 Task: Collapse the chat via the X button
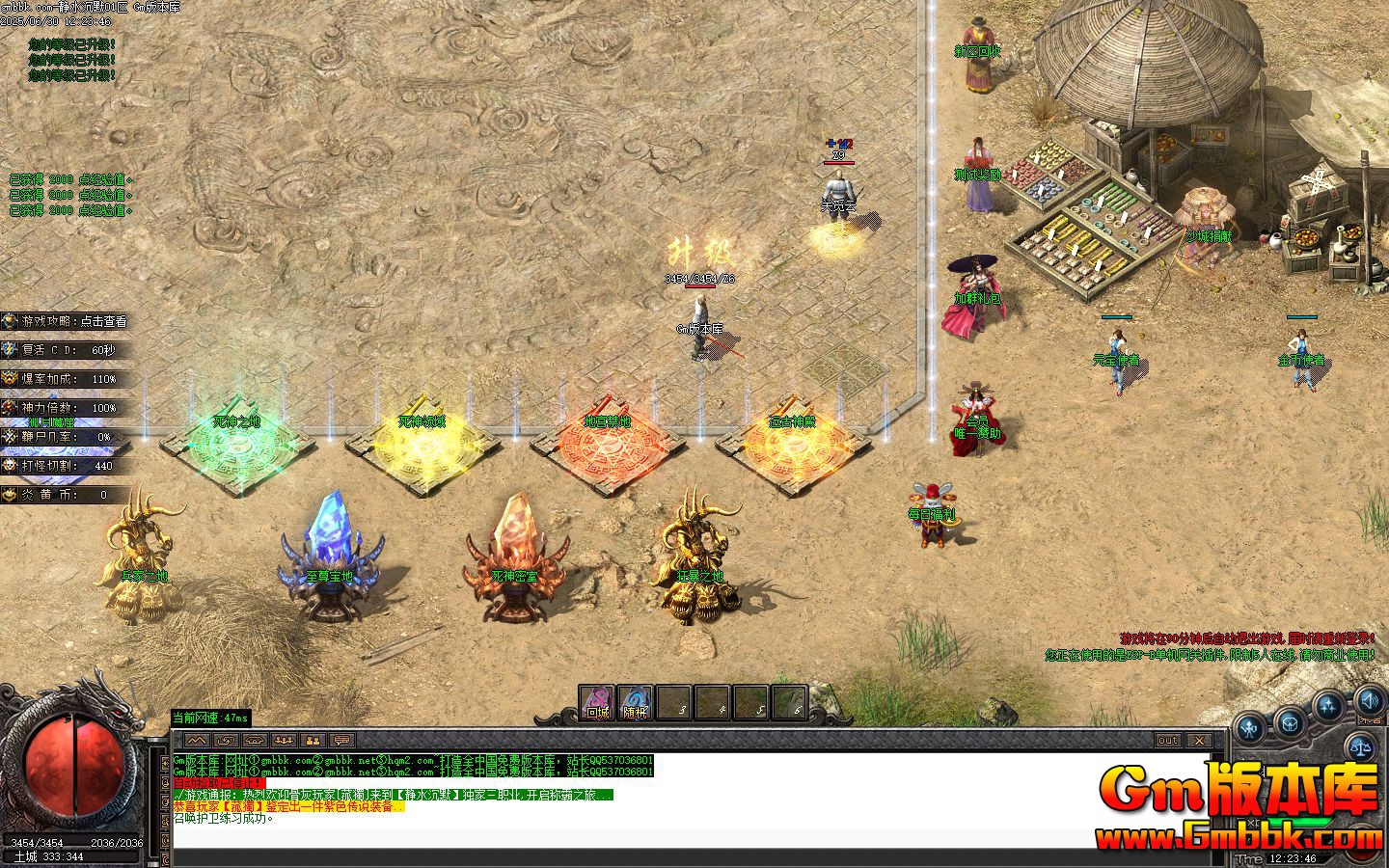click(1199, 741)
